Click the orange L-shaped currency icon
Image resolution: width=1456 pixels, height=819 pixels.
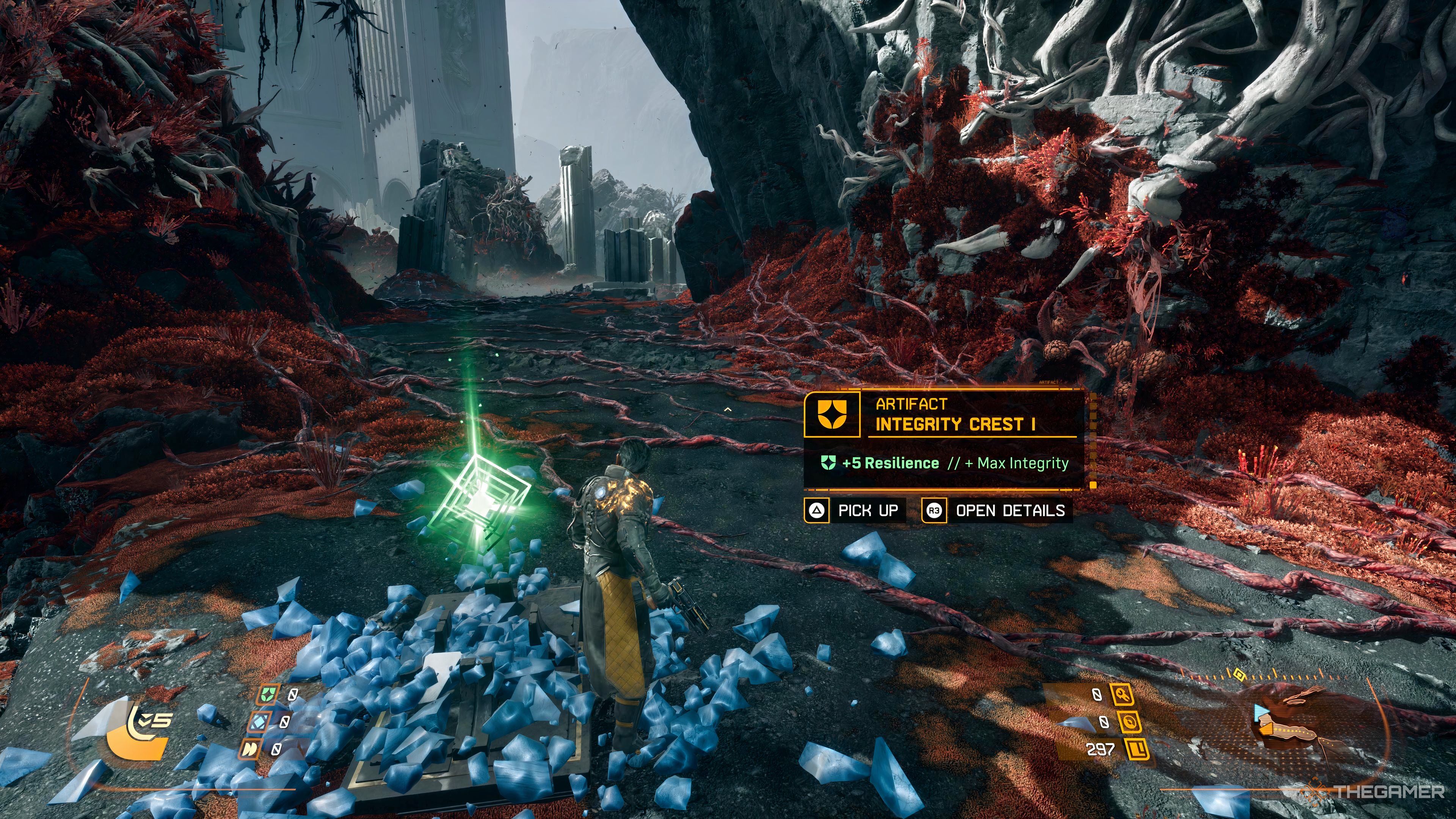point(1136,750)
